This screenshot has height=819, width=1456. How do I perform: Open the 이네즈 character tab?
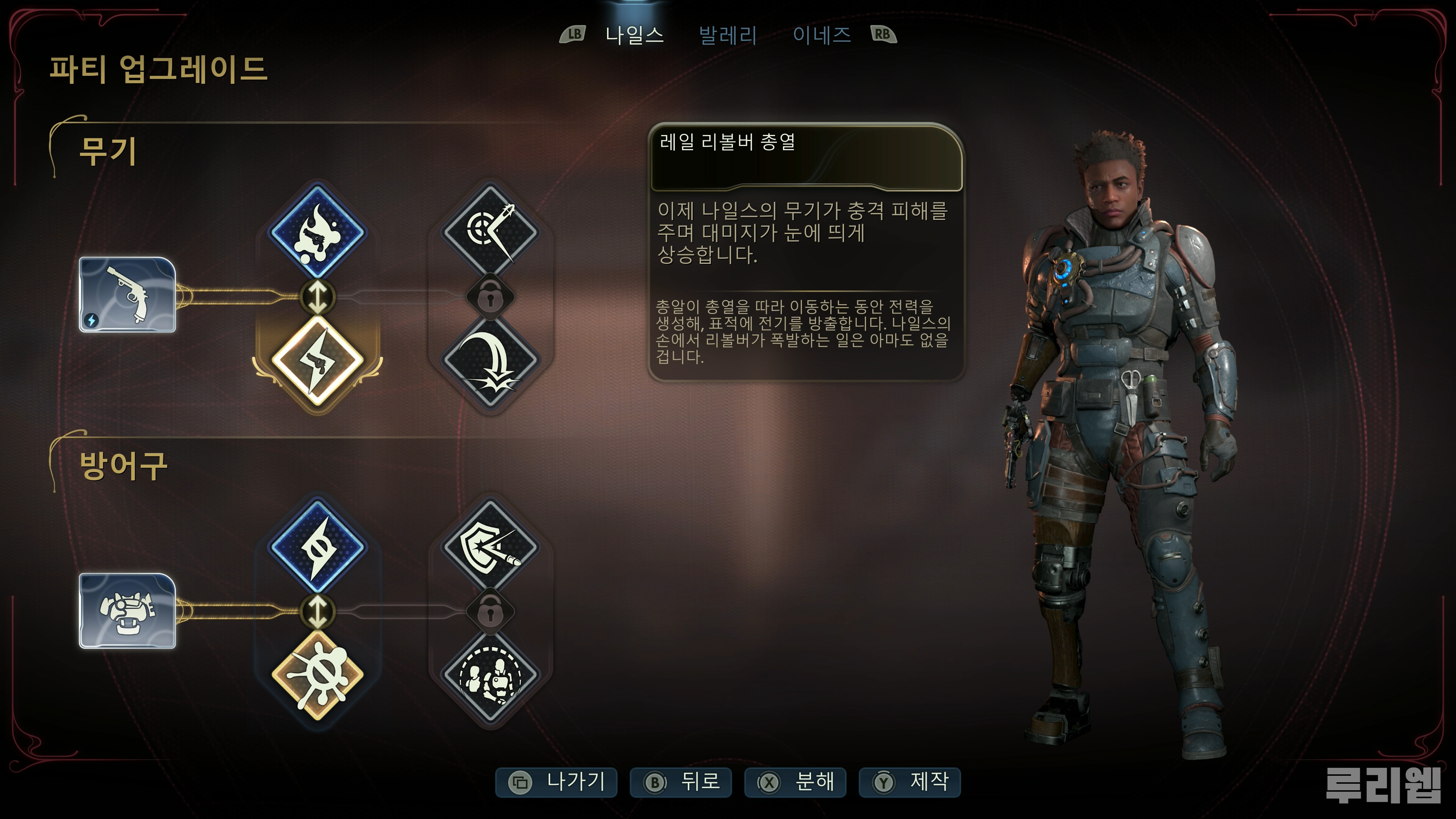click(x=821, y=35)
